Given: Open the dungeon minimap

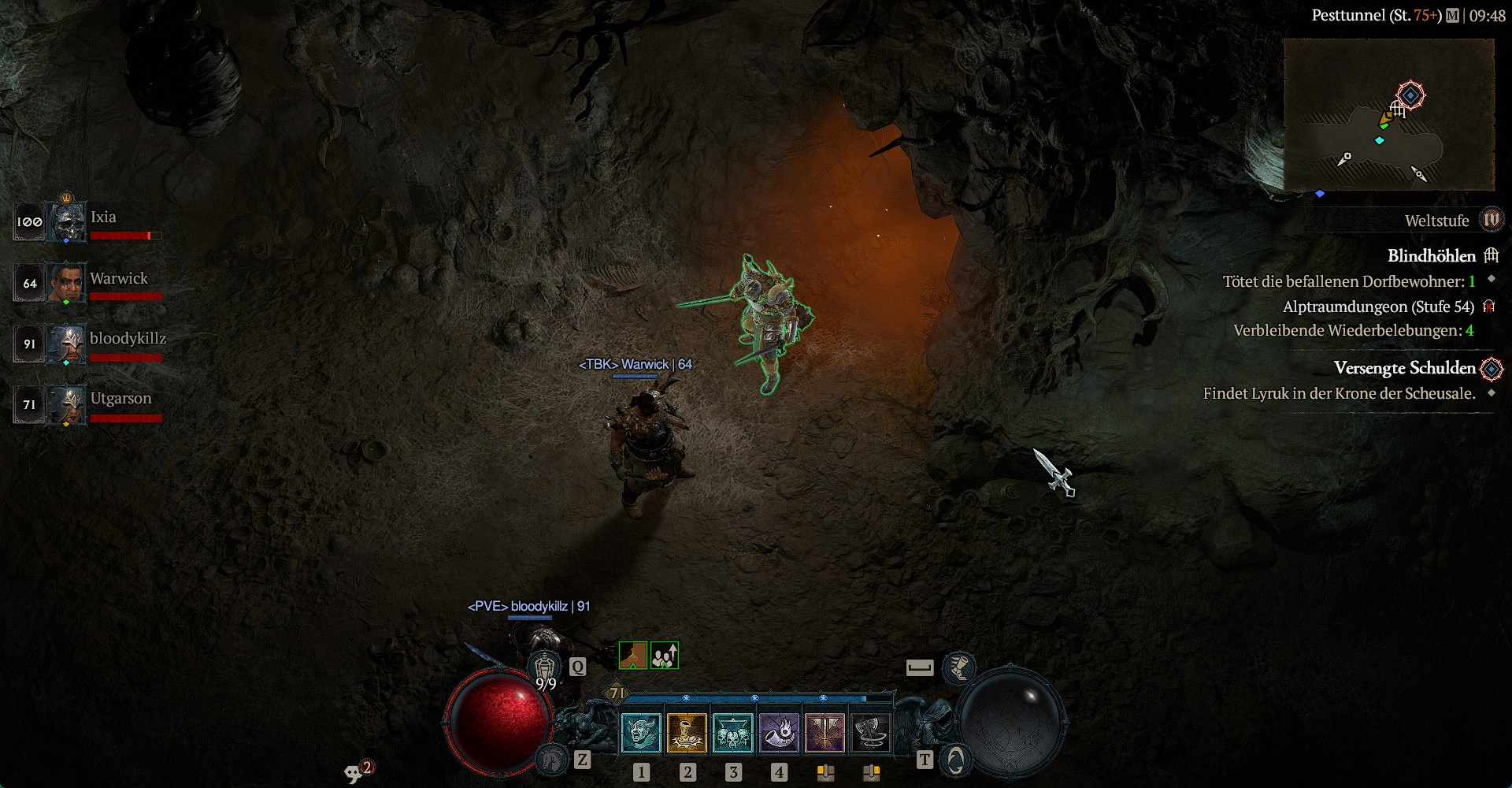Looking at the screenshot, I should [1389, 114].
